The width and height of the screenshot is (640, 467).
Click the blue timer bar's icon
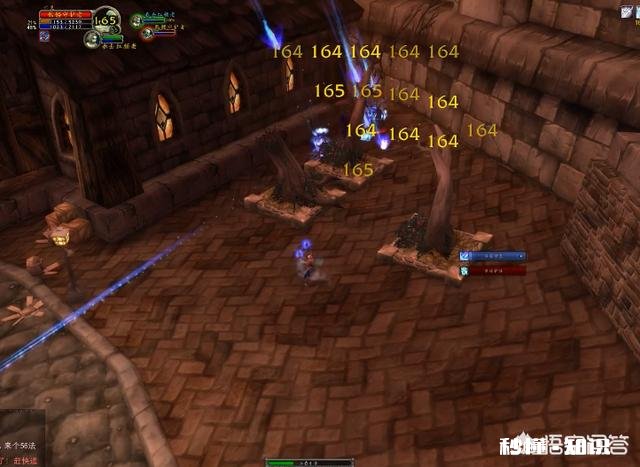point(465,256)
